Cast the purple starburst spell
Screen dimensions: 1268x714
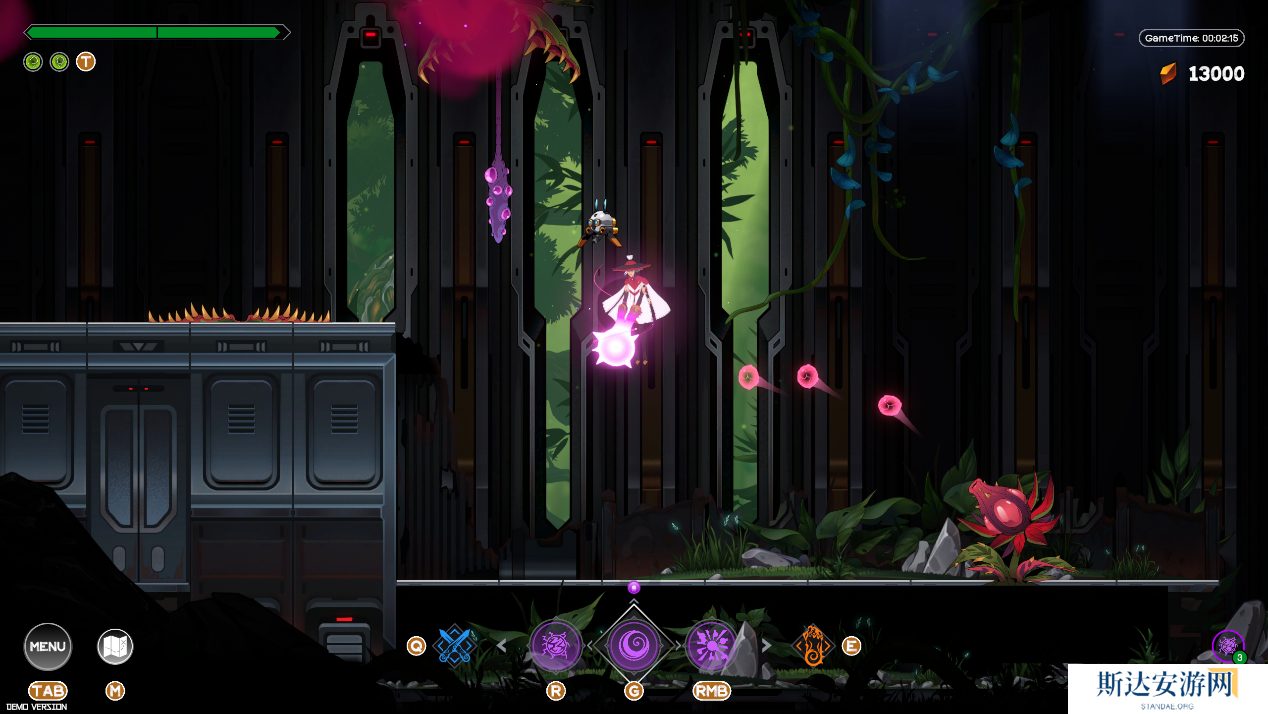coord(711,645)
